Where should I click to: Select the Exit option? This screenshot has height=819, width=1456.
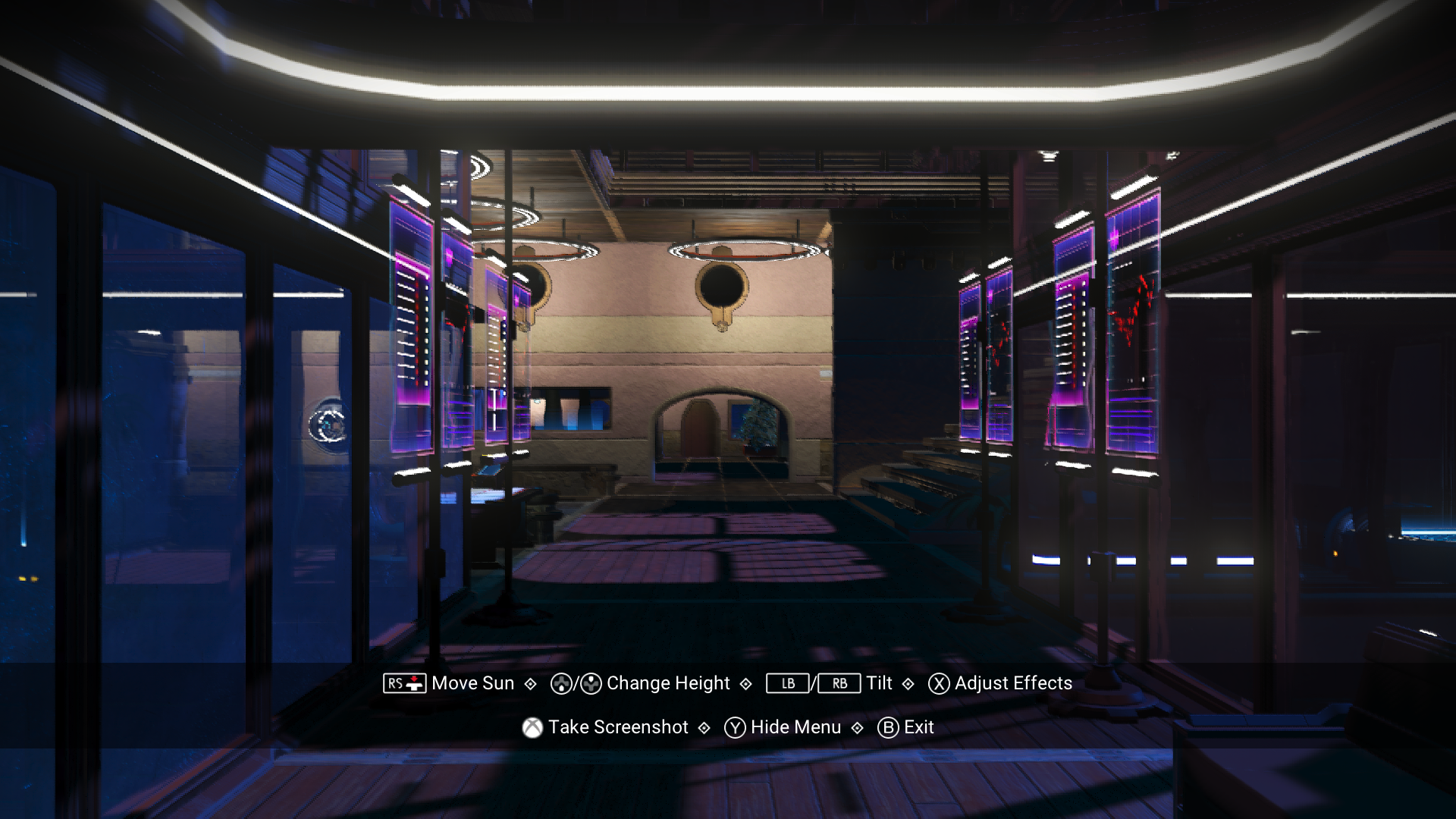(x=919, y=727)
